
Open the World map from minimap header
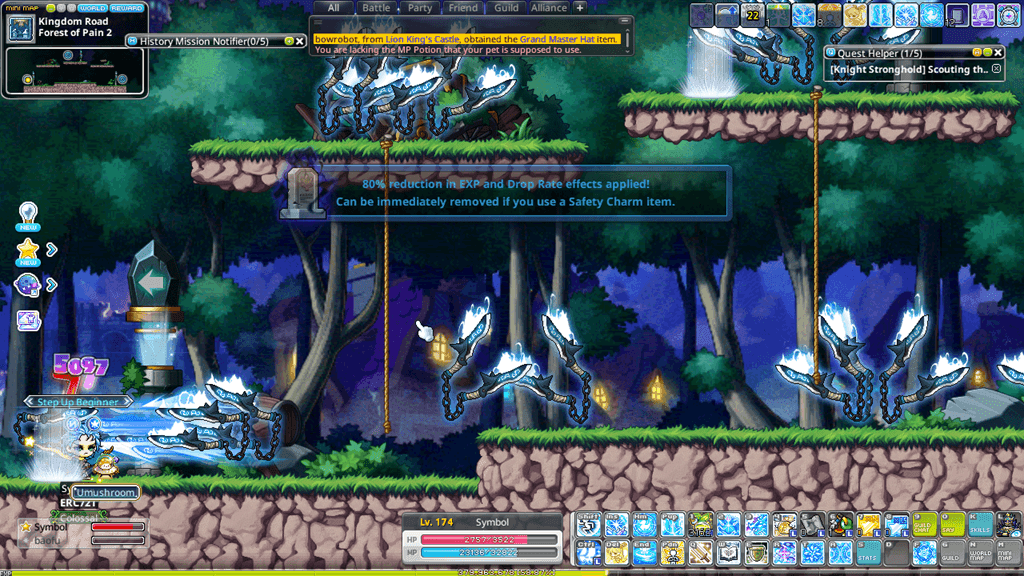[92, 8]
